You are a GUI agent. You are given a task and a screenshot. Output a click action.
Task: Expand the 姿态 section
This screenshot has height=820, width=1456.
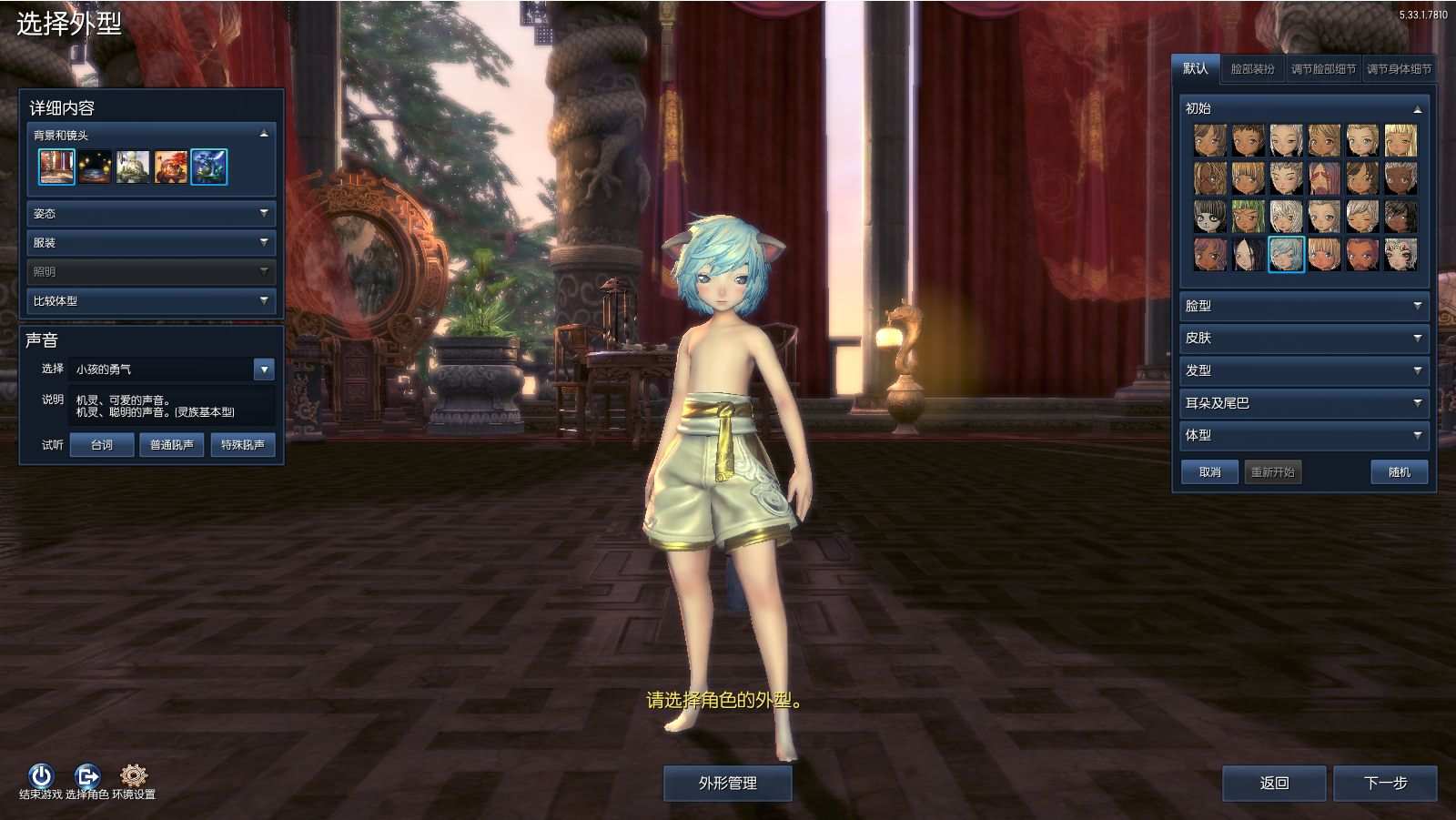click(x=148, y=214)
